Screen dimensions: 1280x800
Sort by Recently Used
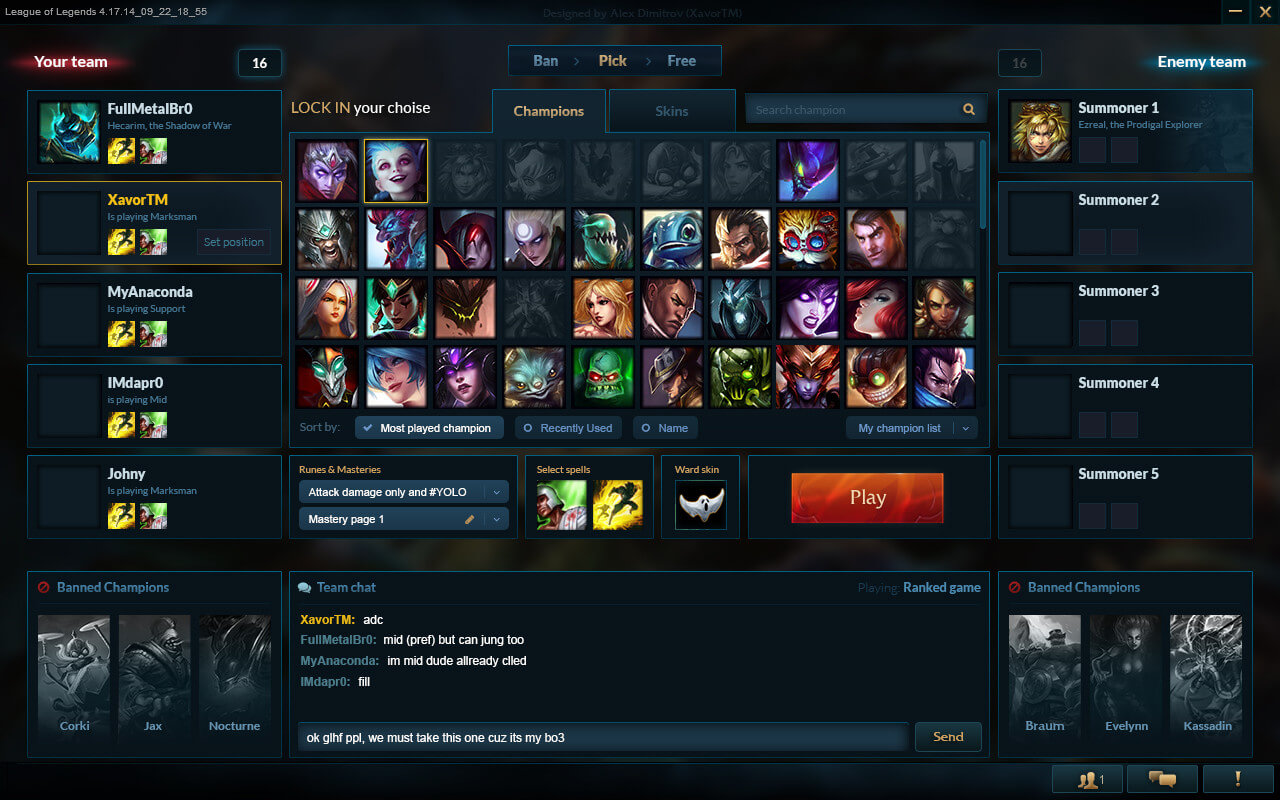568,428
